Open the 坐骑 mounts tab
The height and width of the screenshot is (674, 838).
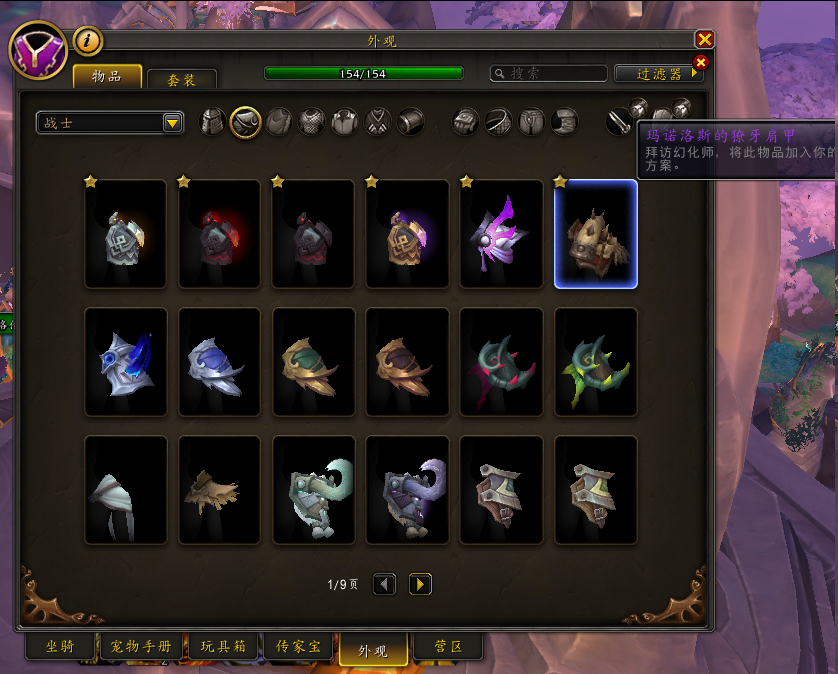60,647
